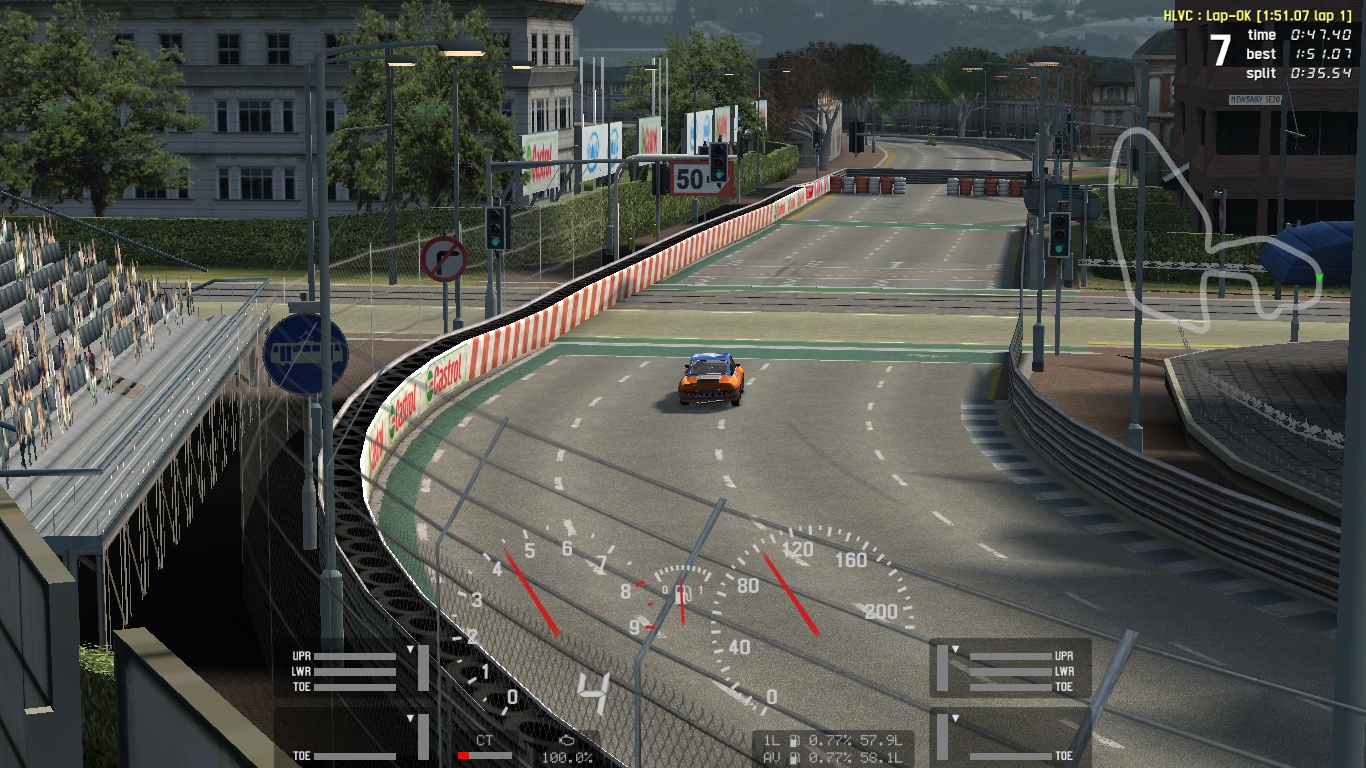Select the green car marker on the minimap
This screenshot has width=1366, height=768.
(1319, 277)
